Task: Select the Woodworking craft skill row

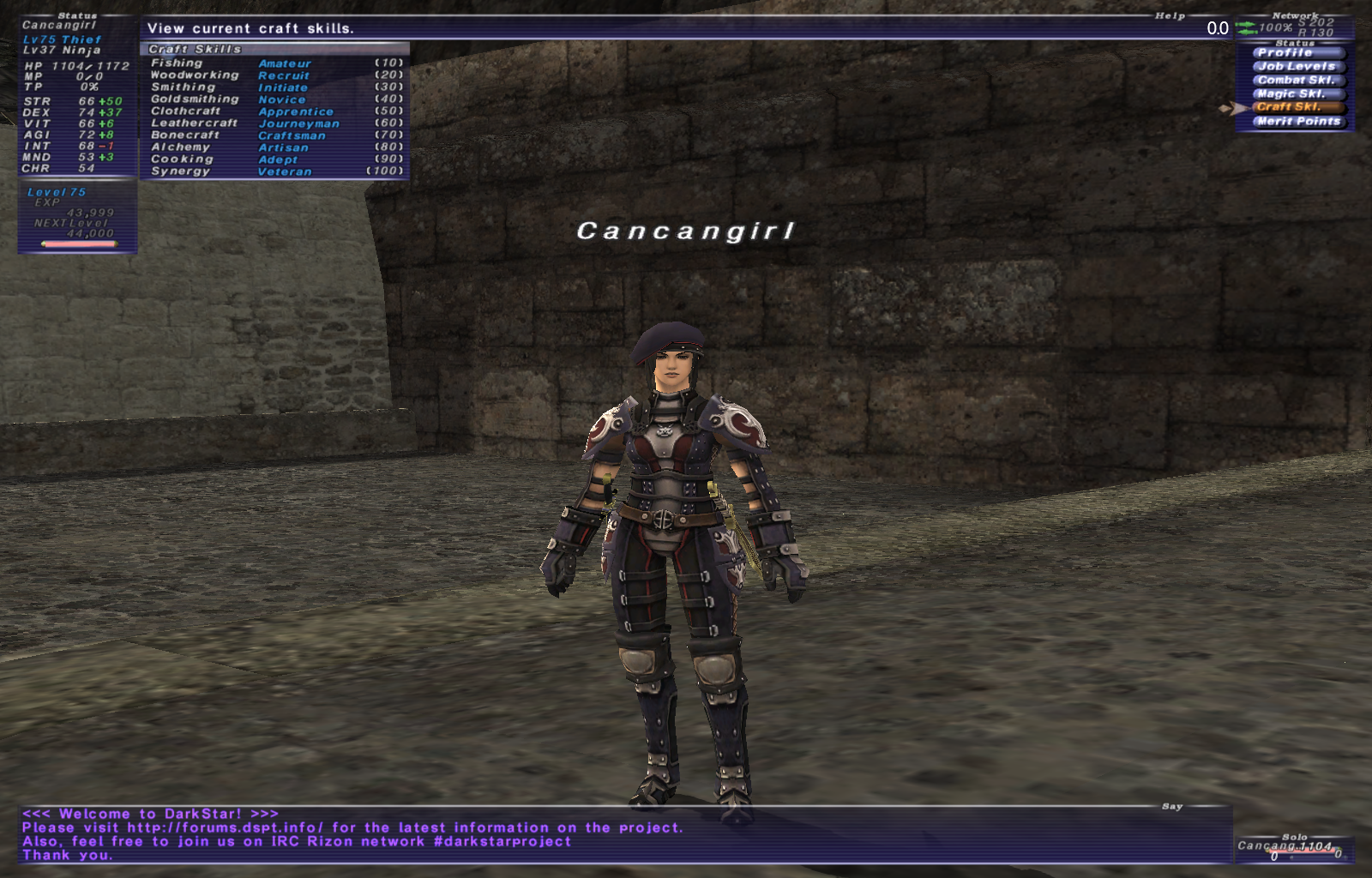Action: click(274, 75)
